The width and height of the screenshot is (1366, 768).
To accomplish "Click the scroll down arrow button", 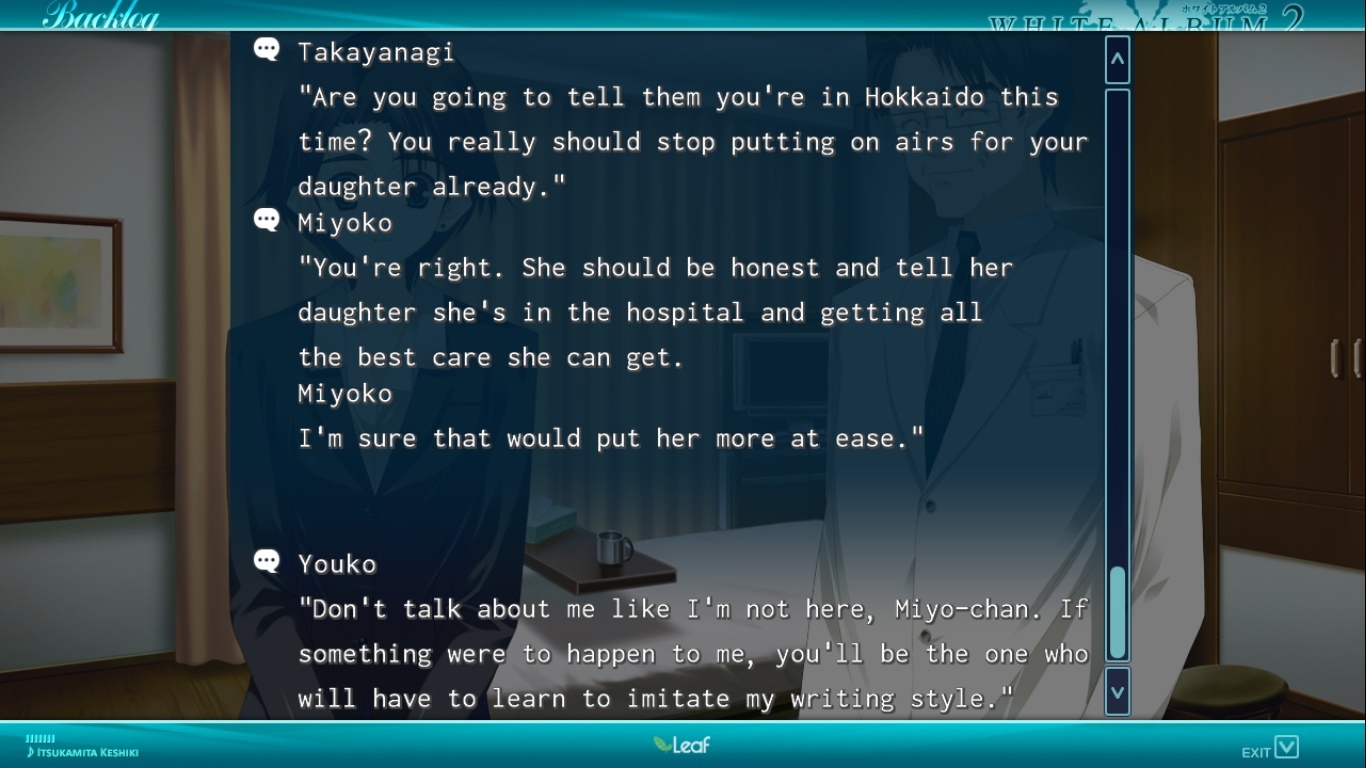I will click(1117, 692).
